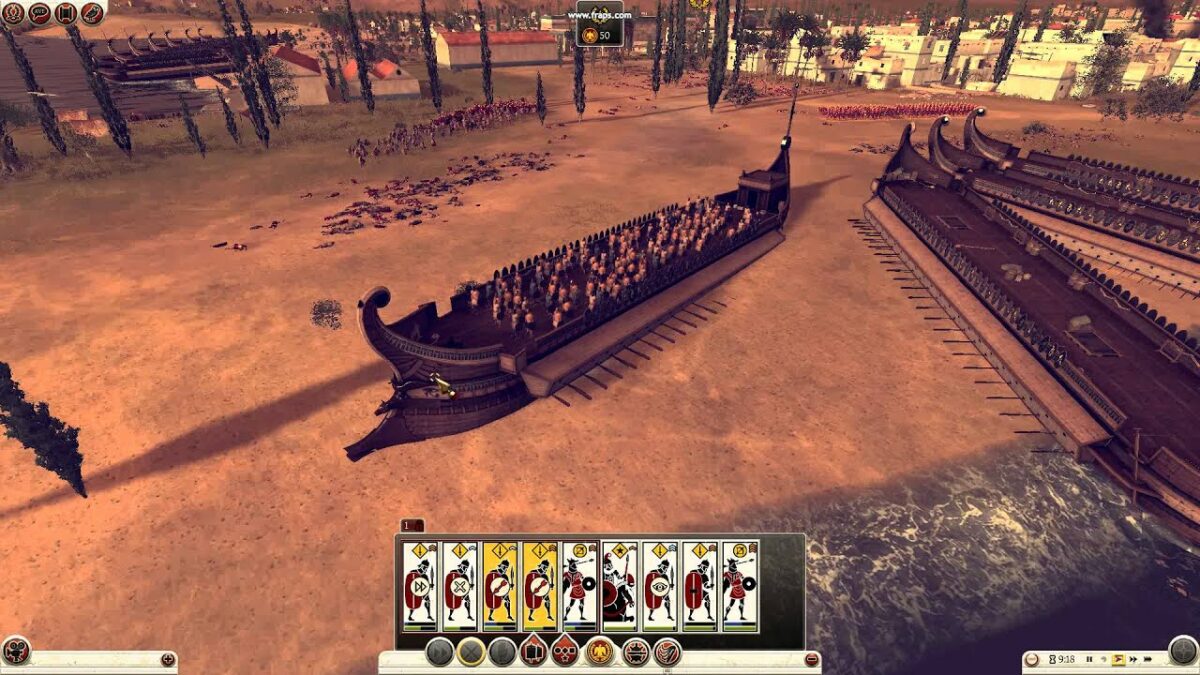
Task: Click the halt X order button
Action: (471, 652)
